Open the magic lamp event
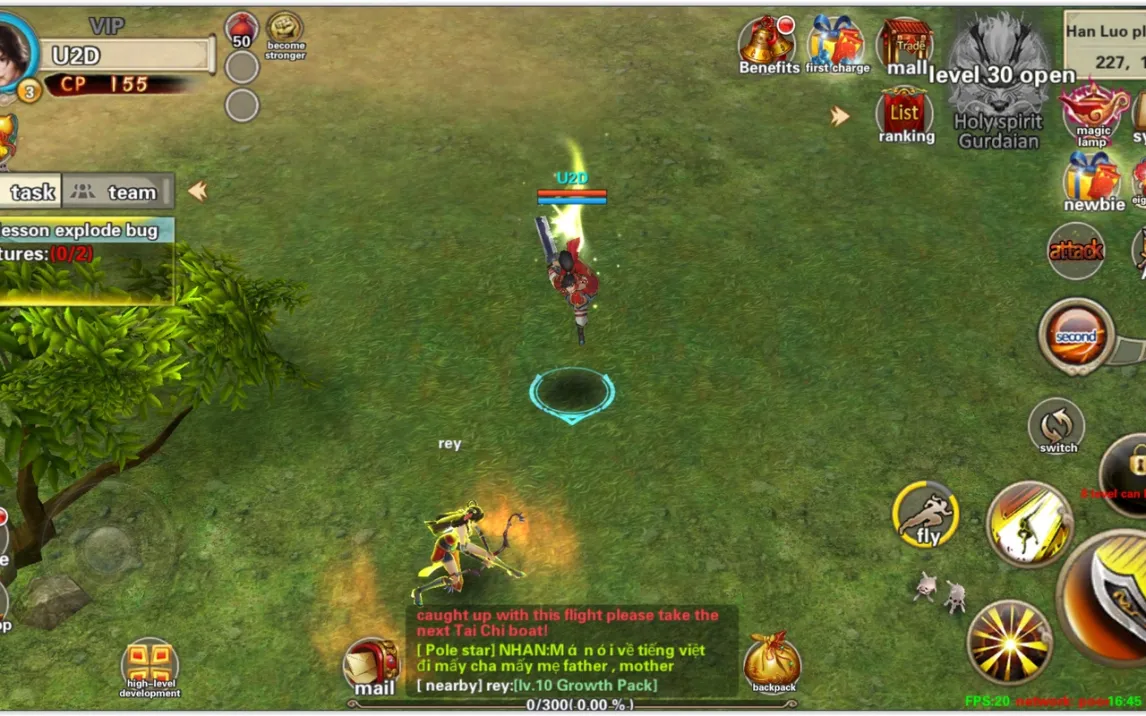Viewport: 1146px width, 716px height. [1091, 112]
